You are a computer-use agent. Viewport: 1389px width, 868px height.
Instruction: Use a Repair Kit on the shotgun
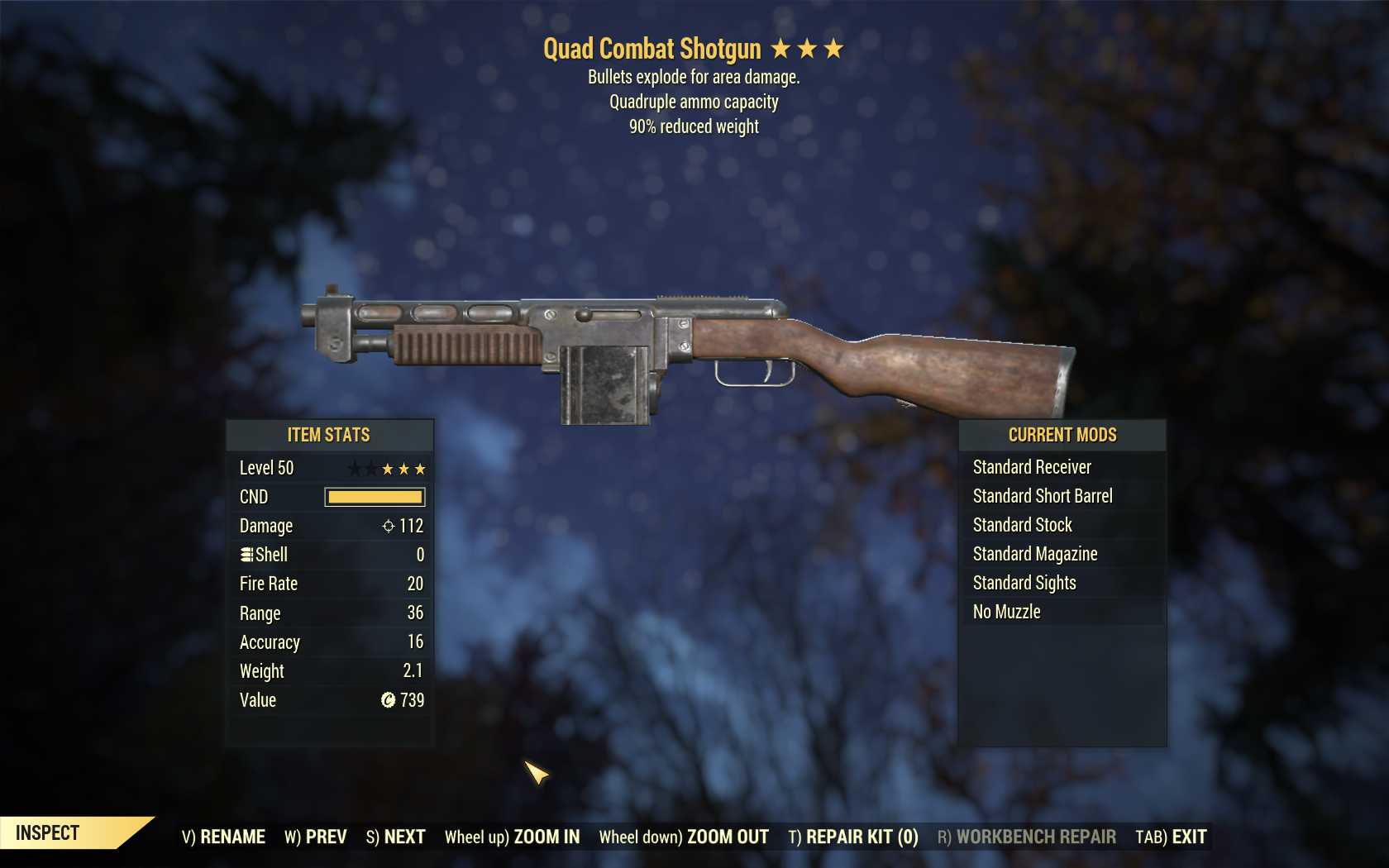pyautogui.click(x=852, y=837)
